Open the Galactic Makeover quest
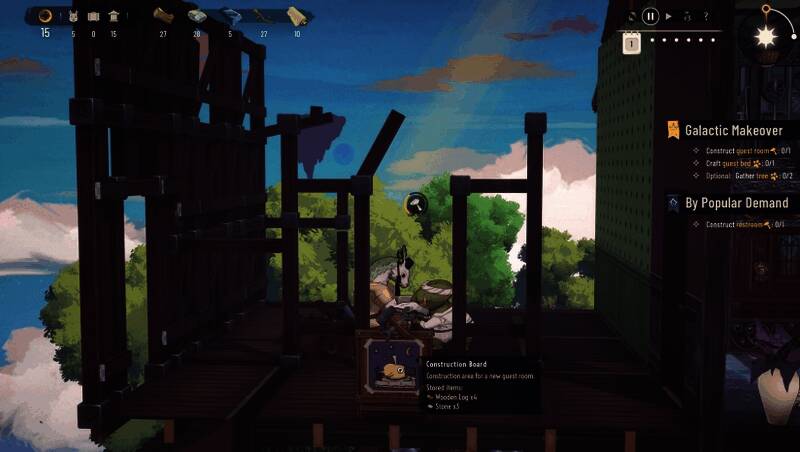800x452 pixels. (734, 130)
